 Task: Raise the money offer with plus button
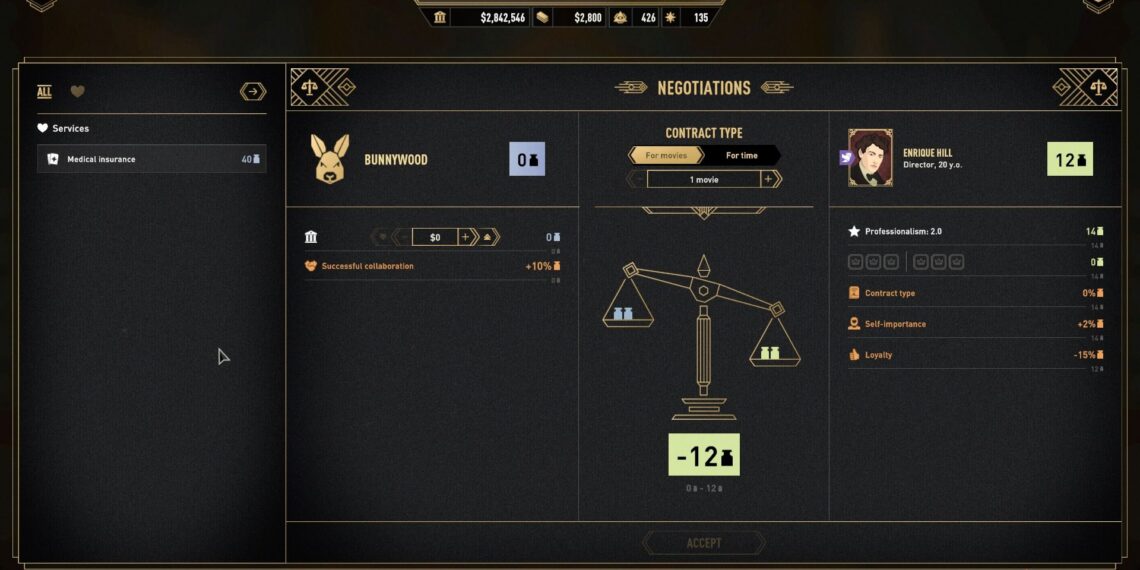(x=464, y=237)
